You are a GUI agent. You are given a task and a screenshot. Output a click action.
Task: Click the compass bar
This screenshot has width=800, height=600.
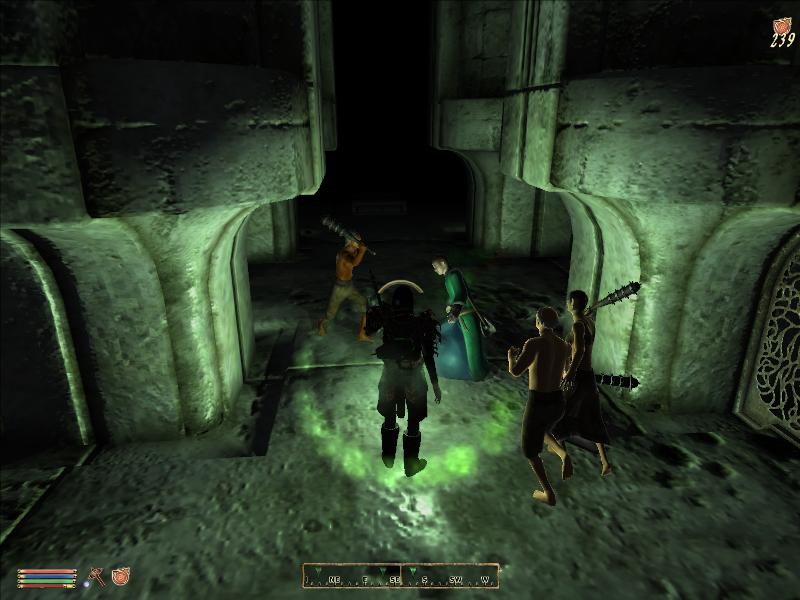[x=401, y=576]
